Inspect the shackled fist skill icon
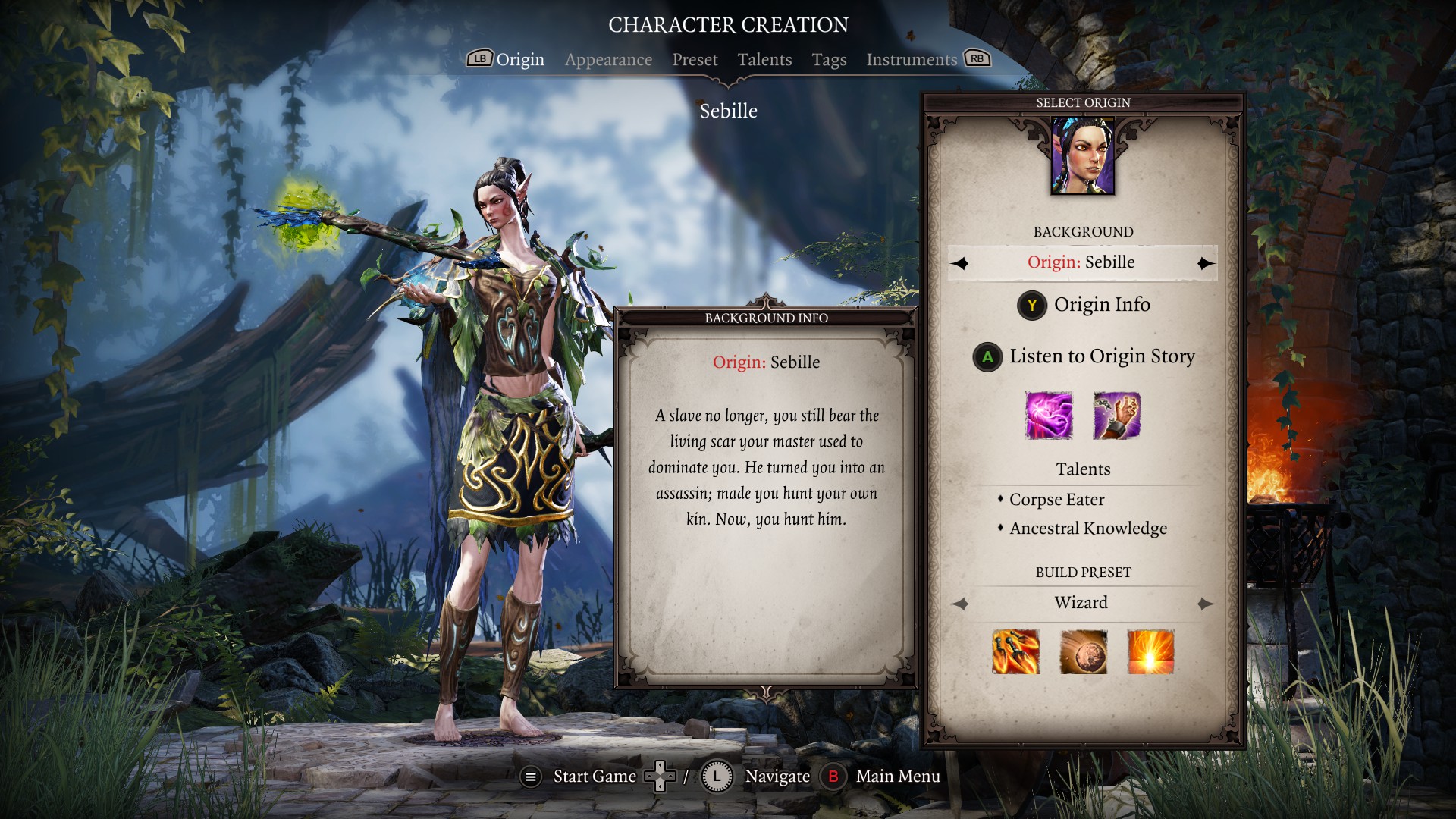1456x819 pixels. pyautogui.click(x=1116, y=416)
